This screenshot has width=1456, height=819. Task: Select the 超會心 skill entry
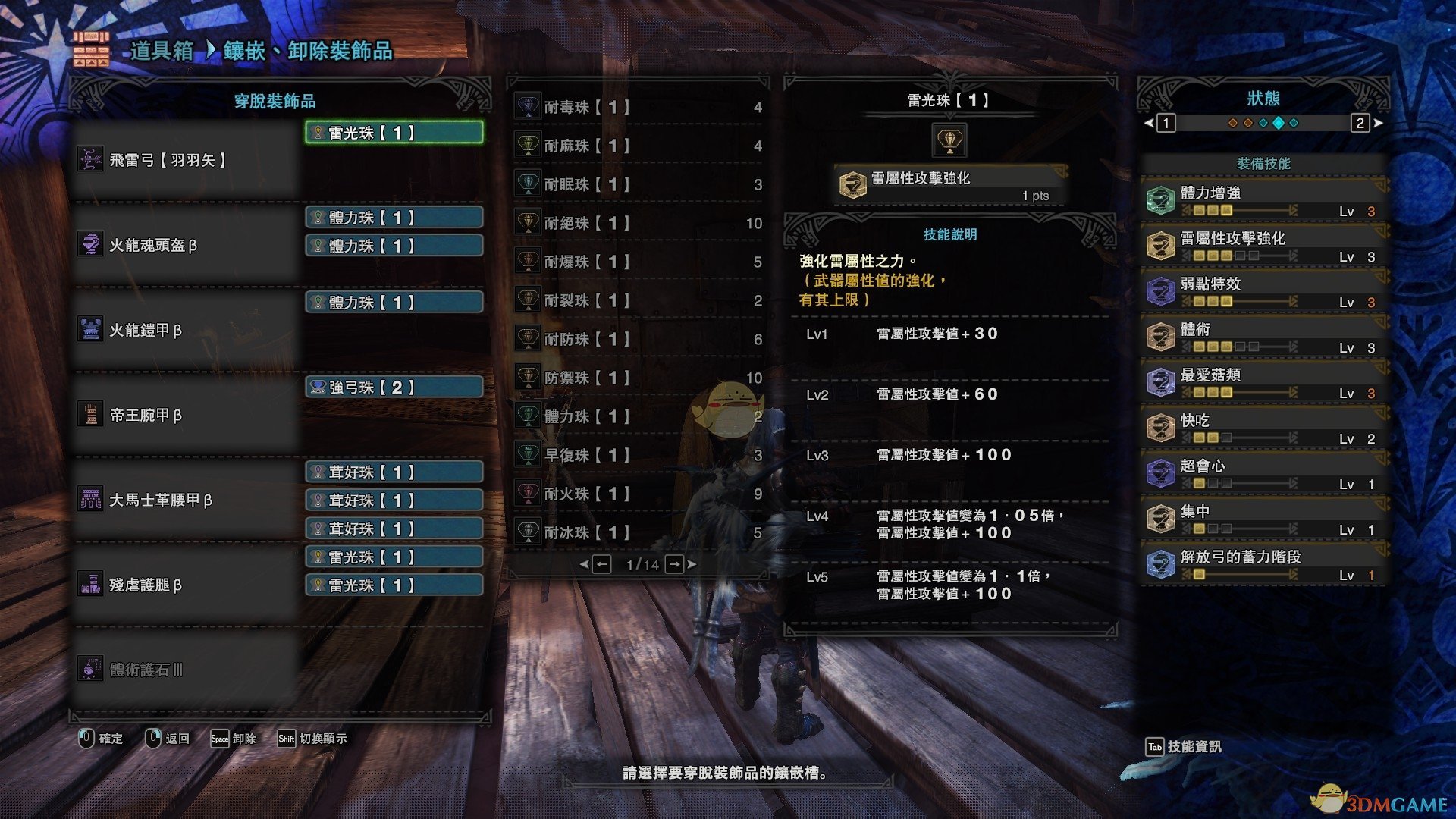[x=1263, y=474]
